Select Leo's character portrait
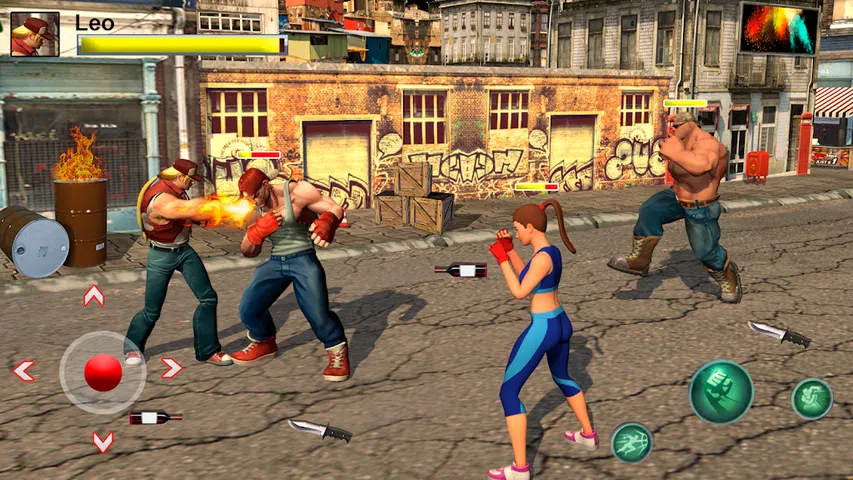Image resolution: width=853 pixels, height=480 pixels. click(35, 33)
